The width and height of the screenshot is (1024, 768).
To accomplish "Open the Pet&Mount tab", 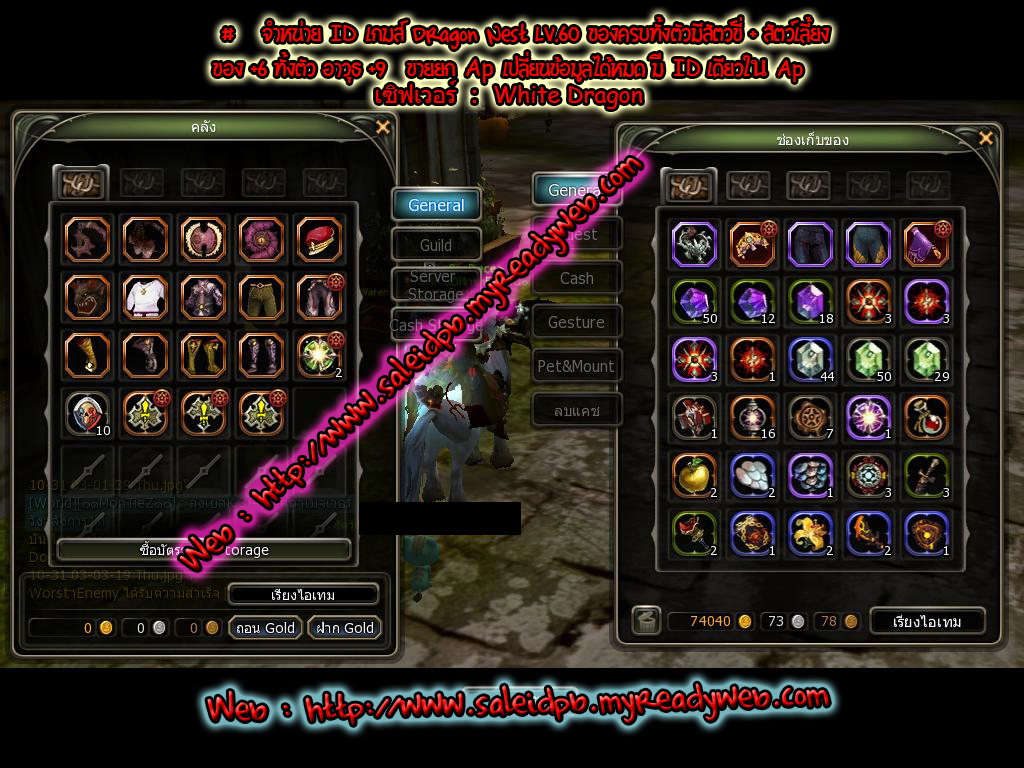I will point(576,366).
